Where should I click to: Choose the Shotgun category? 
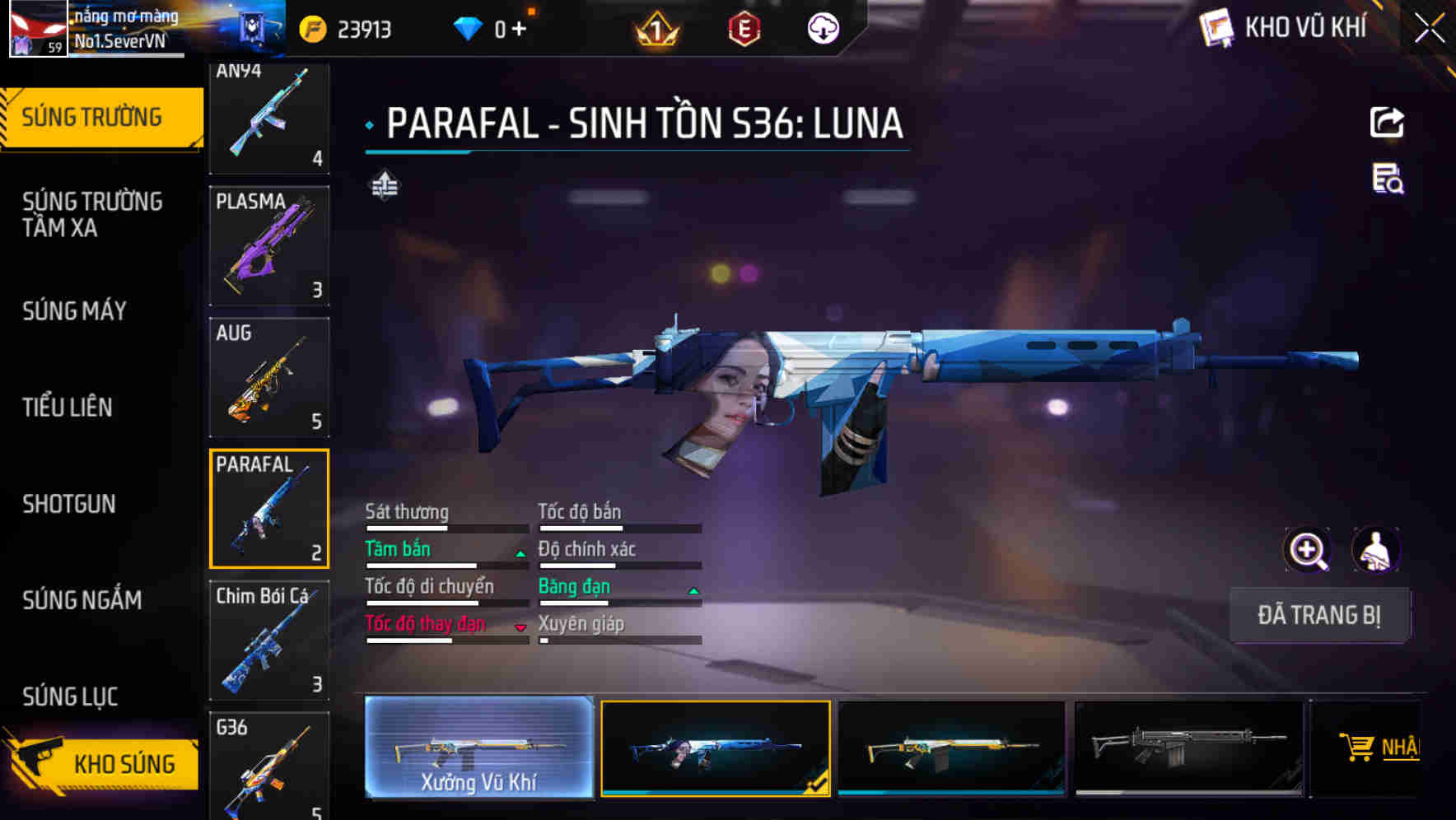coord(69,503)
